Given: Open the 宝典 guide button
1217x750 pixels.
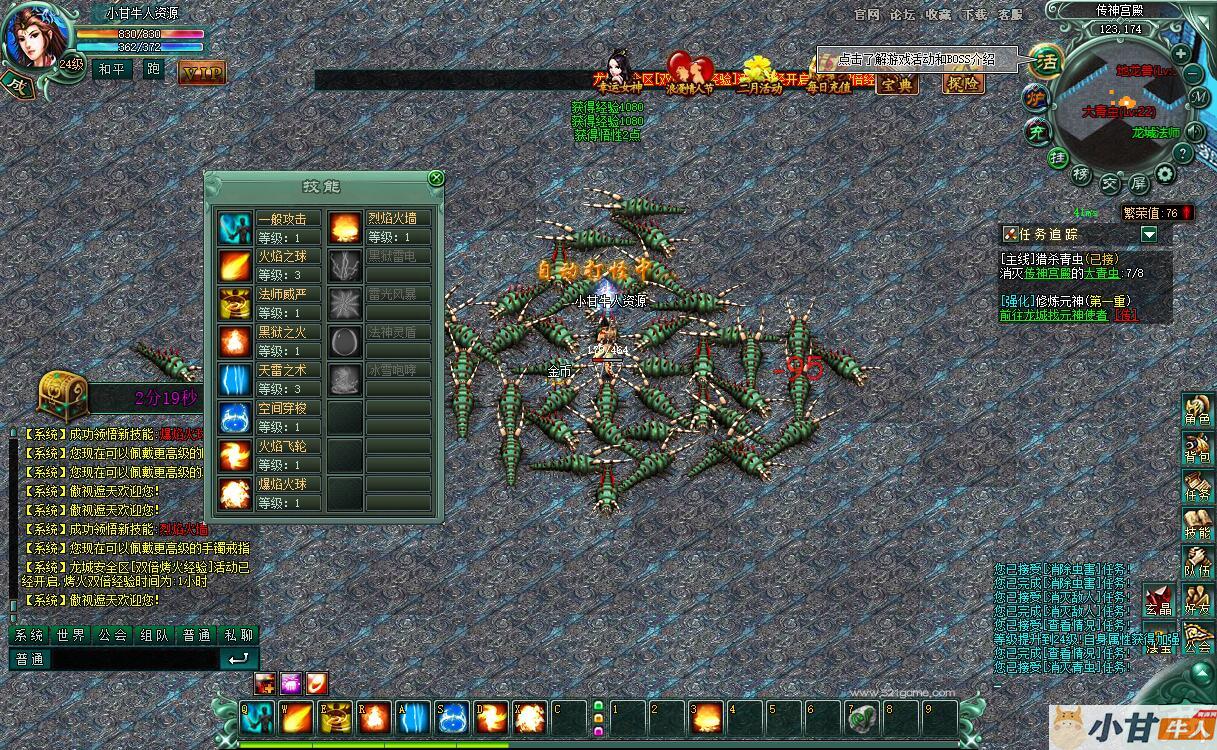Looking at the screenshot, I should (x=896, y=84).
